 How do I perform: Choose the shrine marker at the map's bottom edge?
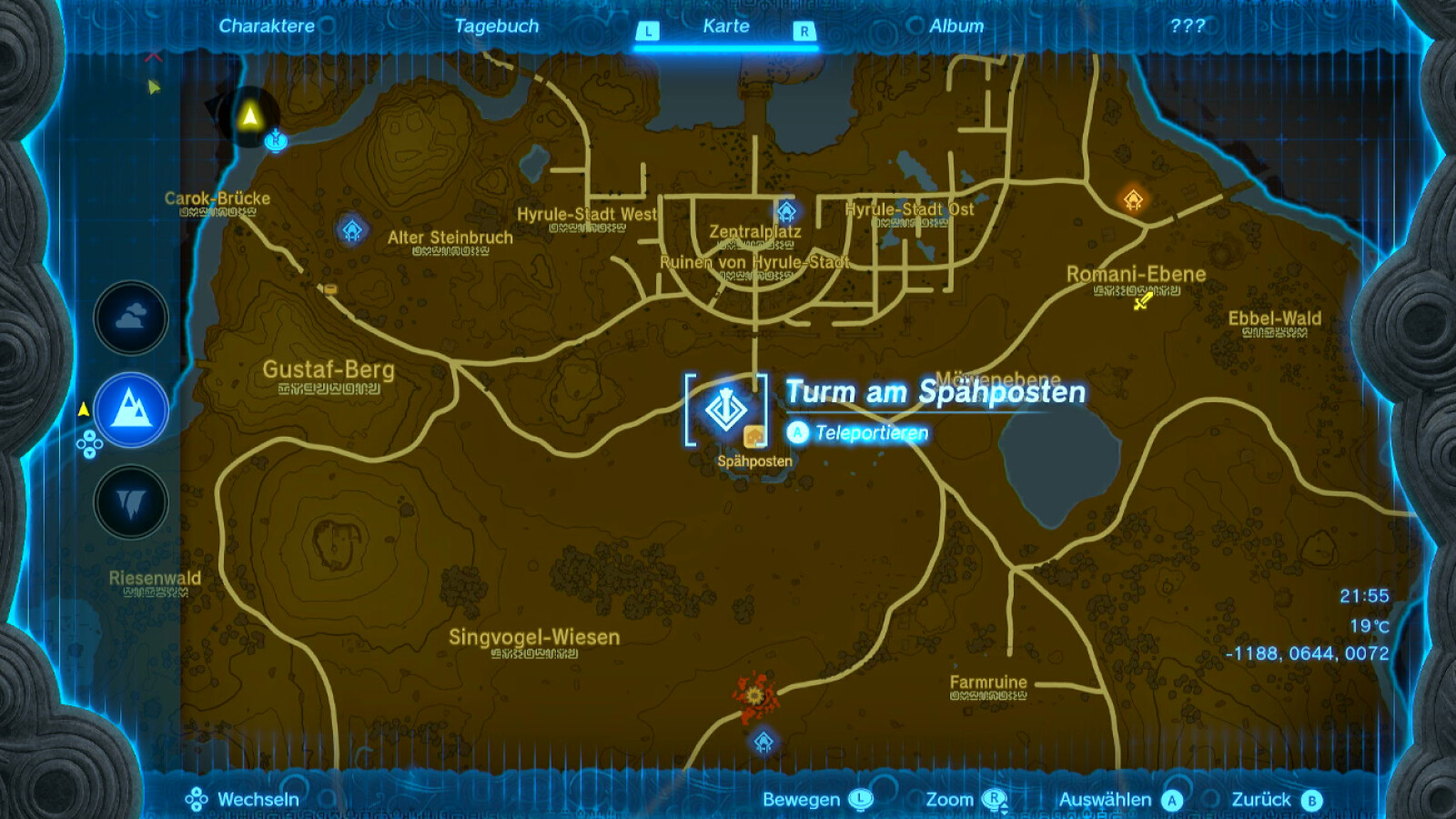point(763,742)
